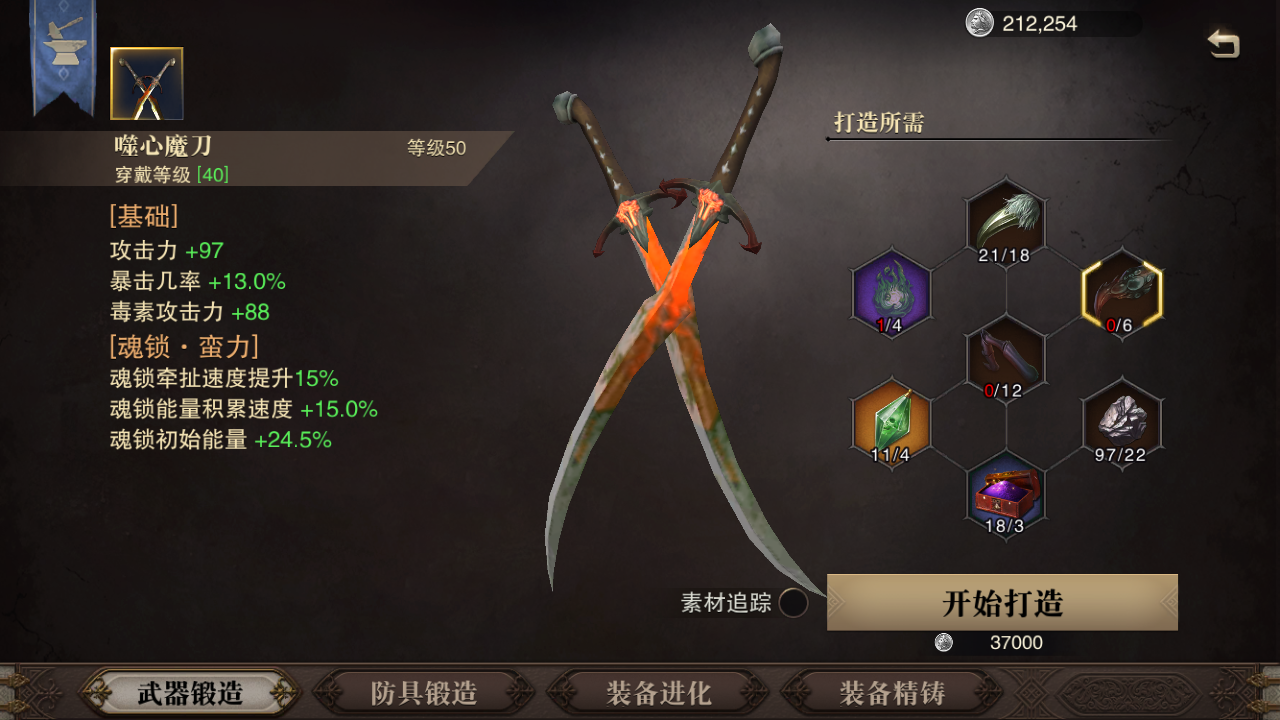This screenshot has height=720, width=1280.
Task: Expand the 基础 base stats section
Action: [147, 216]
